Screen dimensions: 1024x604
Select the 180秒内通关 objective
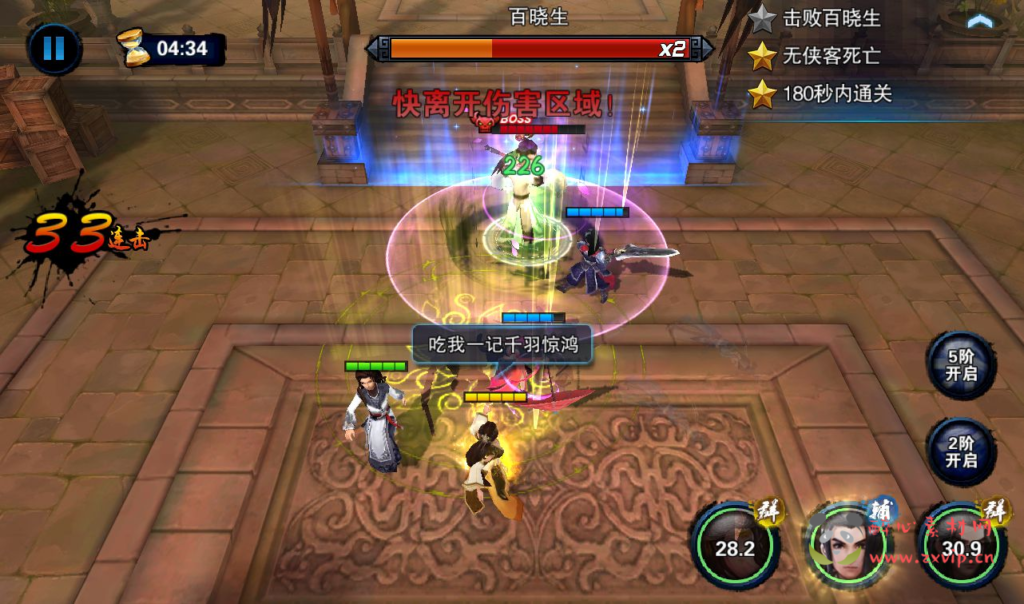click(x=836, y=94)
